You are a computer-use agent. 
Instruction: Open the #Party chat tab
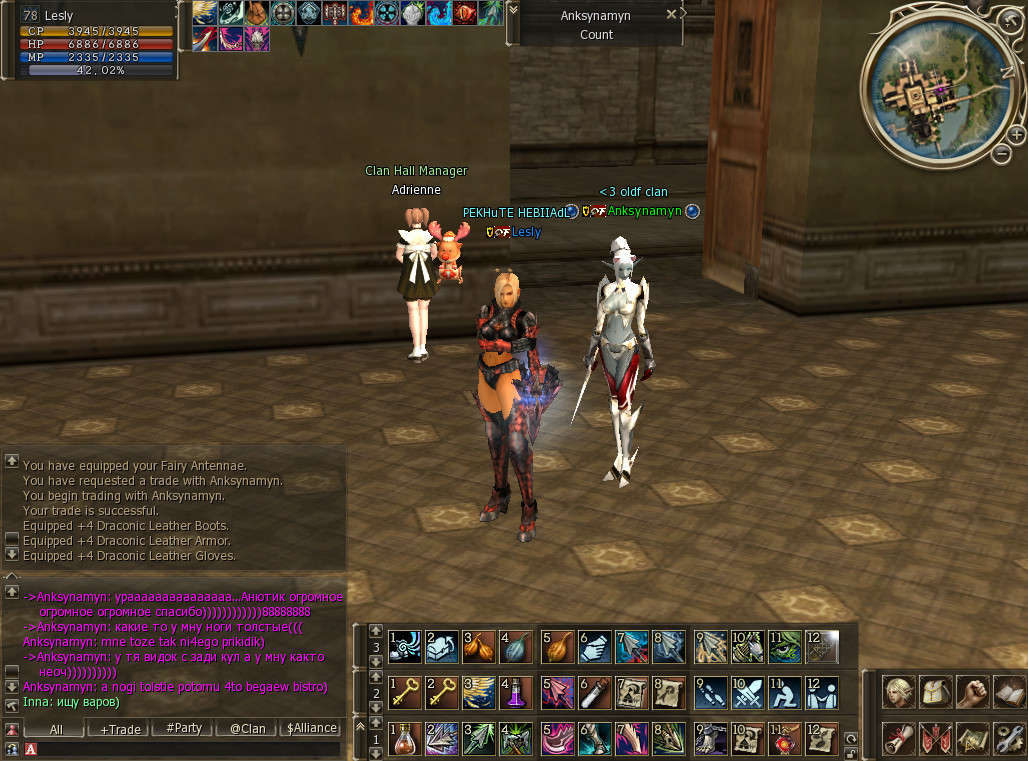click(184, 729)
